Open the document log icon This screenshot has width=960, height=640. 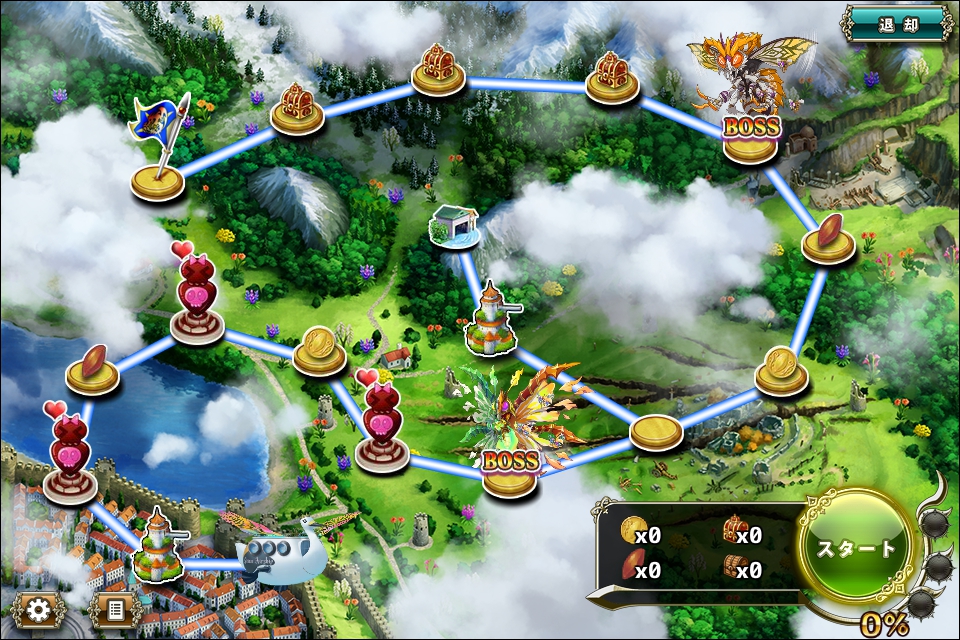pyautogui.click(x=115, y=609)
